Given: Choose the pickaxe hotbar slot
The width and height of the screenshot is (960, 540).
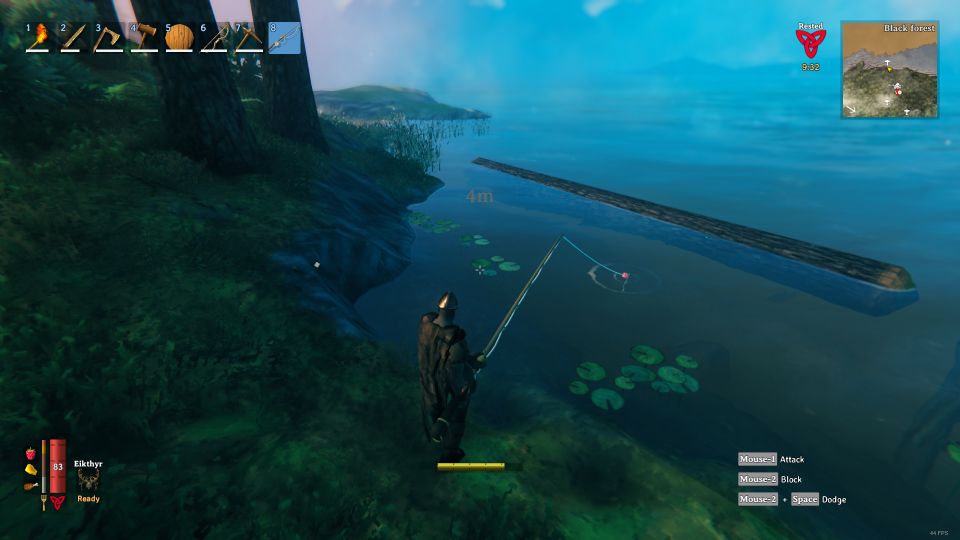Looking at the screenshot, I should (250, 37).
